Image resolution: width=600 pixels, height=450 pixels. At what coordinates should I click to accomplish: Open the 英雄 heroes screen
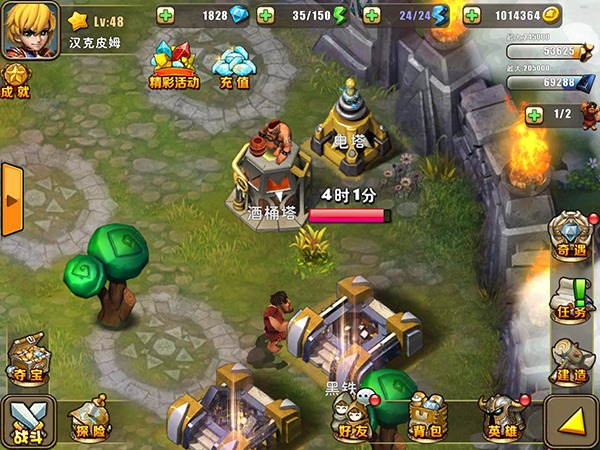point(500,418)
